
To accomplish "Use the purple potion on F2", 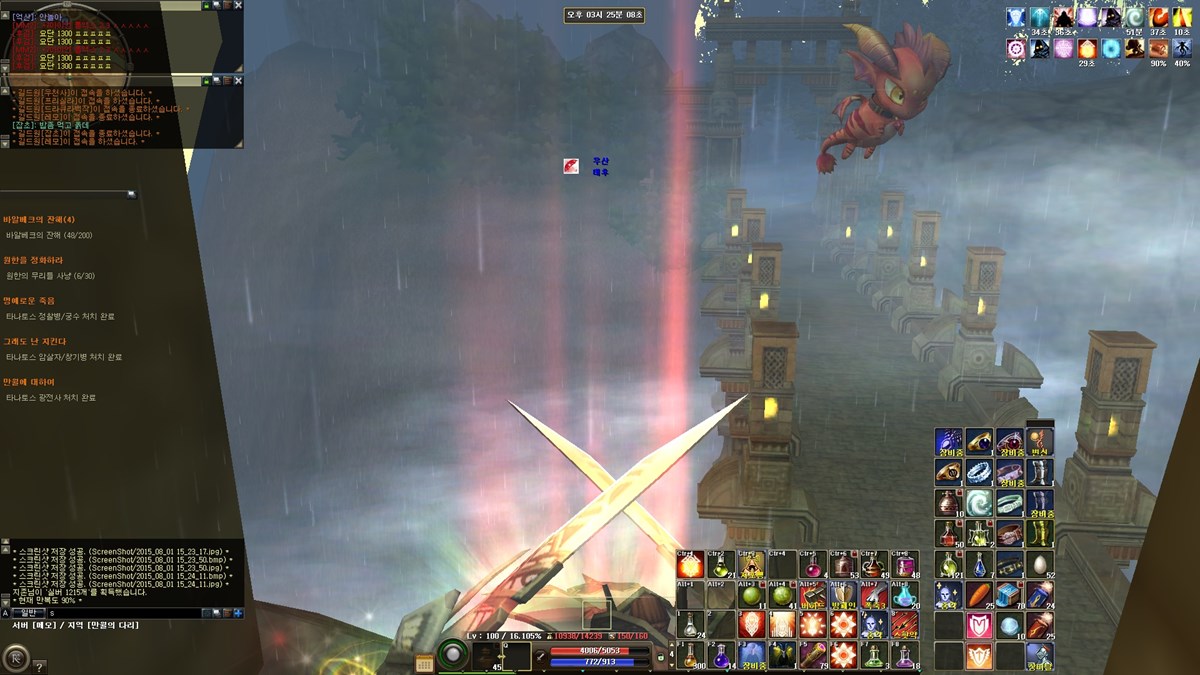I will (x=719, y=655).
